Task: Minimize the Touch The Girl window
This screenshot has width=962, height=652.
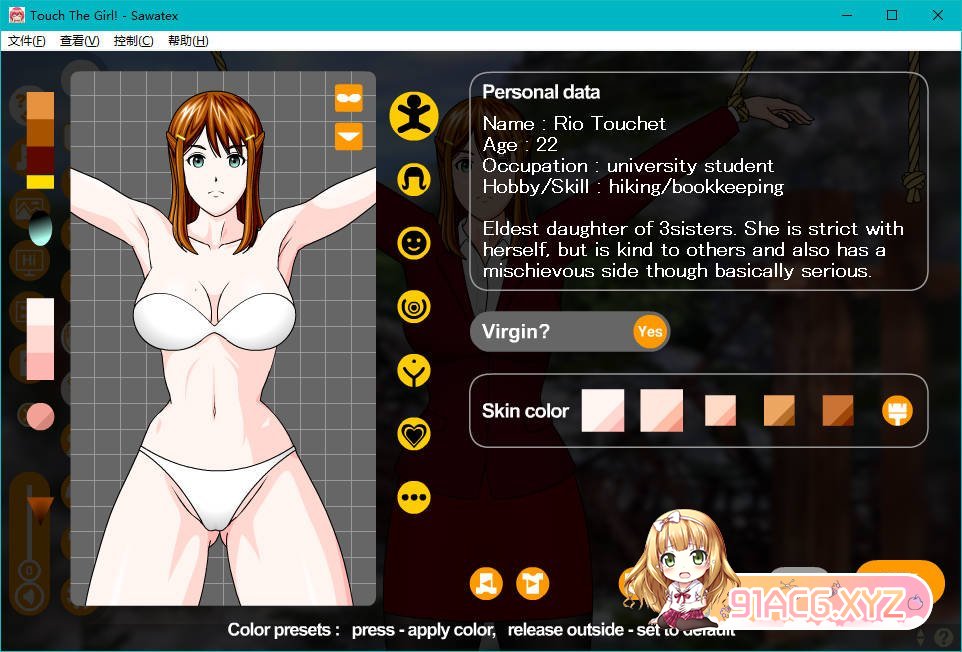Action: coord(845,15)
